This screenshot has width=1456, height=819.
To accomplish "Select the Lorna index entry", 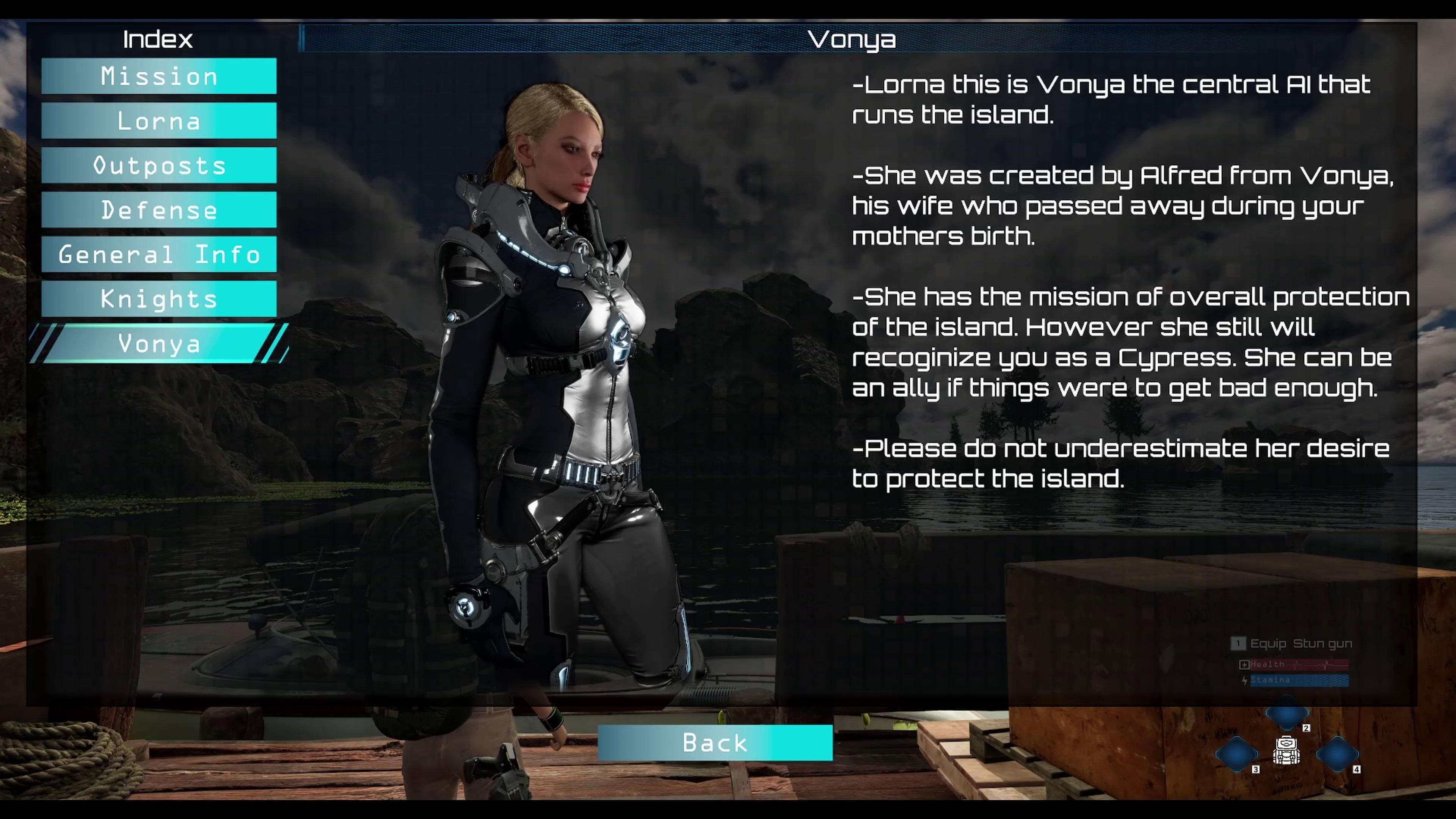I will coord(159,121).
